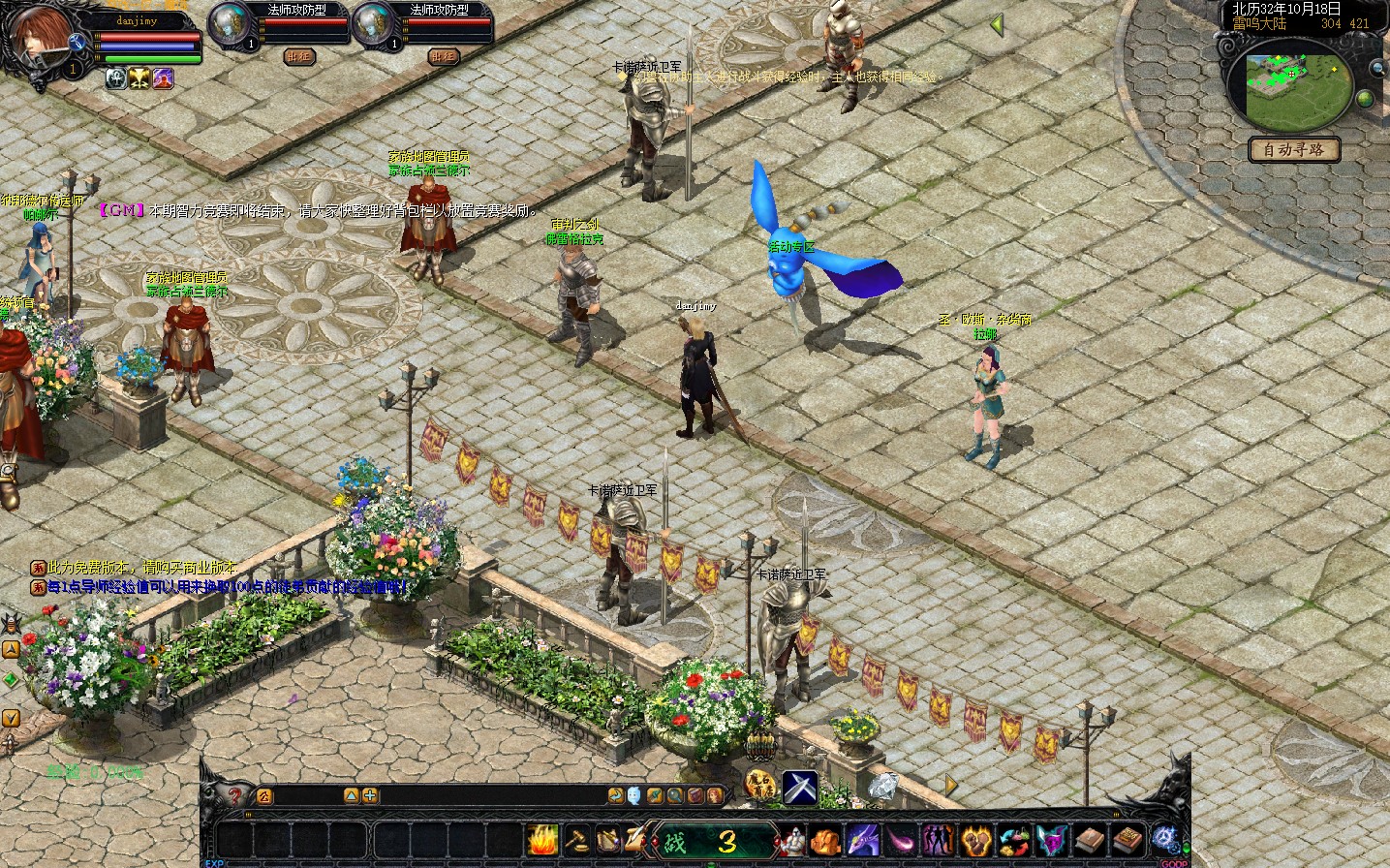The image size is (1390, 868).
Task: Click the magnifying glass beside the minimap
Action: point(1376,68)
